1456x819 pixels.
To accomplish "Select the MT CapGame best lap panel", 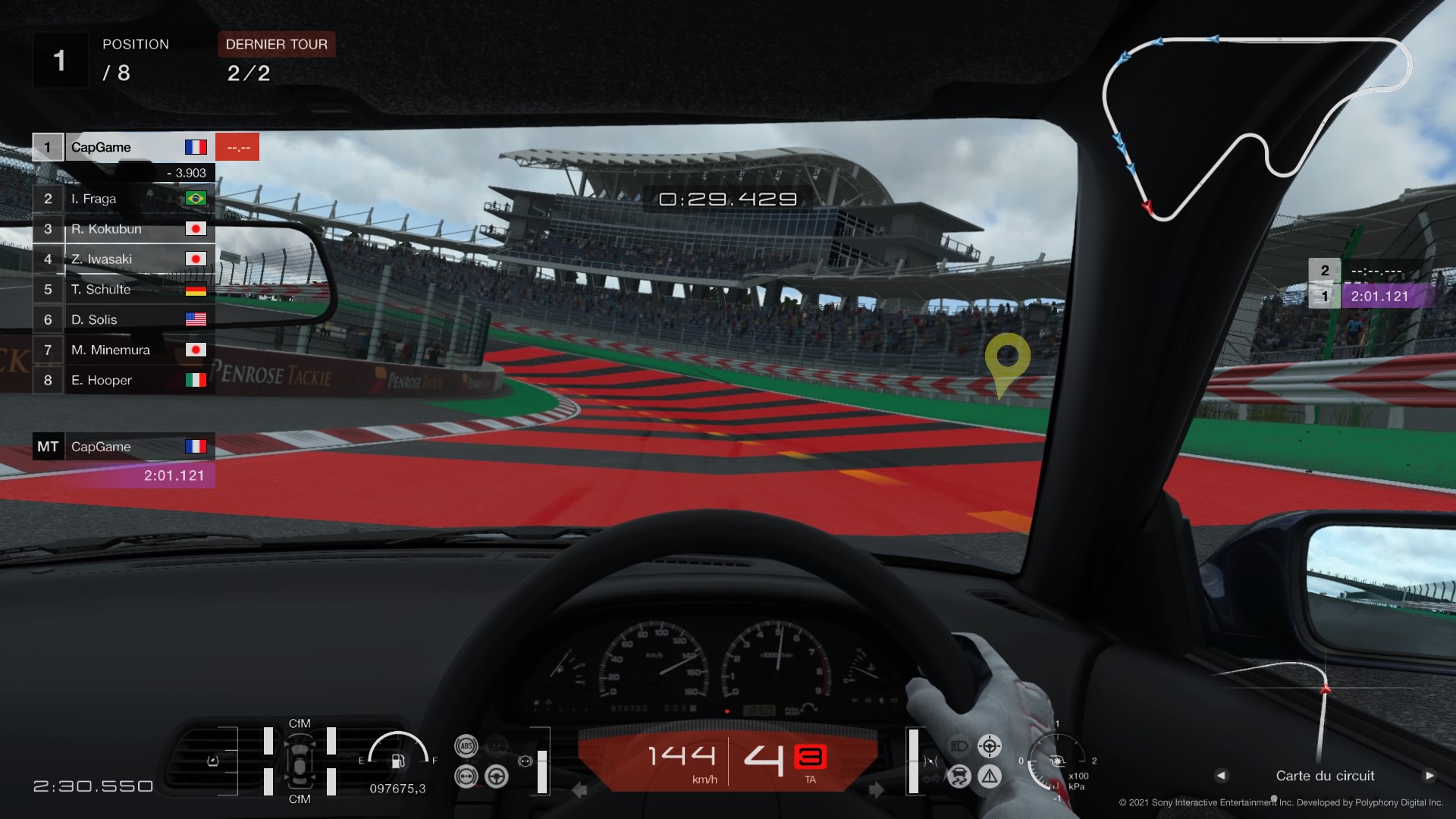I will (124, 460).
